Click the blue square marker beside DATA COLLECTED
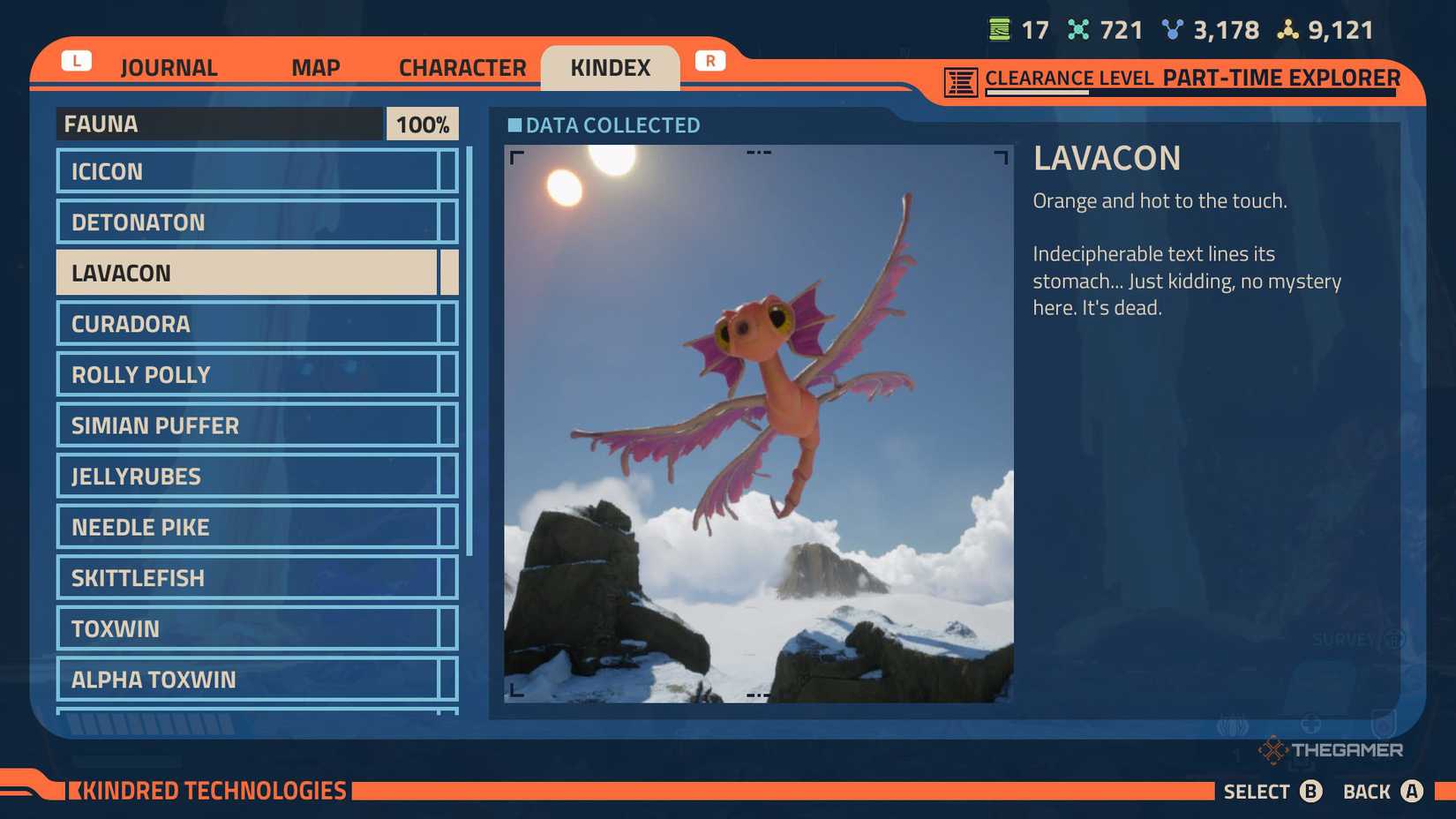This screenshot has width=1456, height=819. tap(514, 125)
